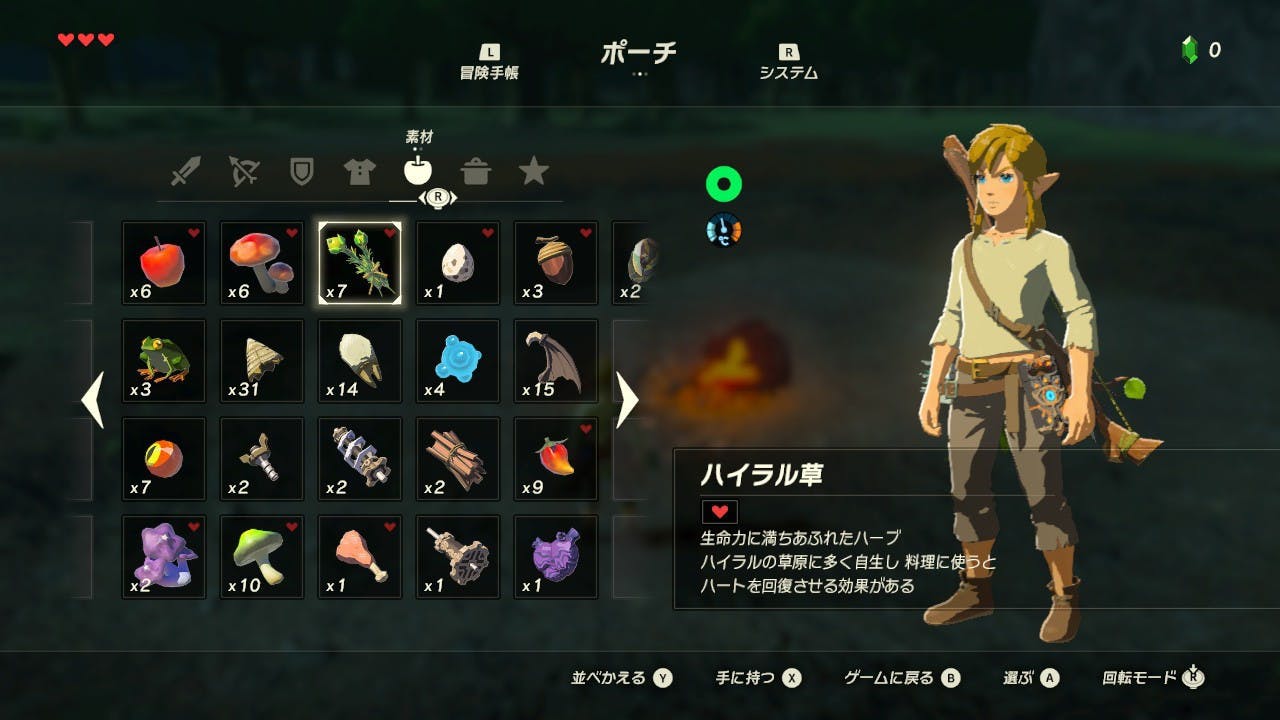Screen dimensions: 1280x720
Task: Select the acorn item slot
Action: pos(556,263)
